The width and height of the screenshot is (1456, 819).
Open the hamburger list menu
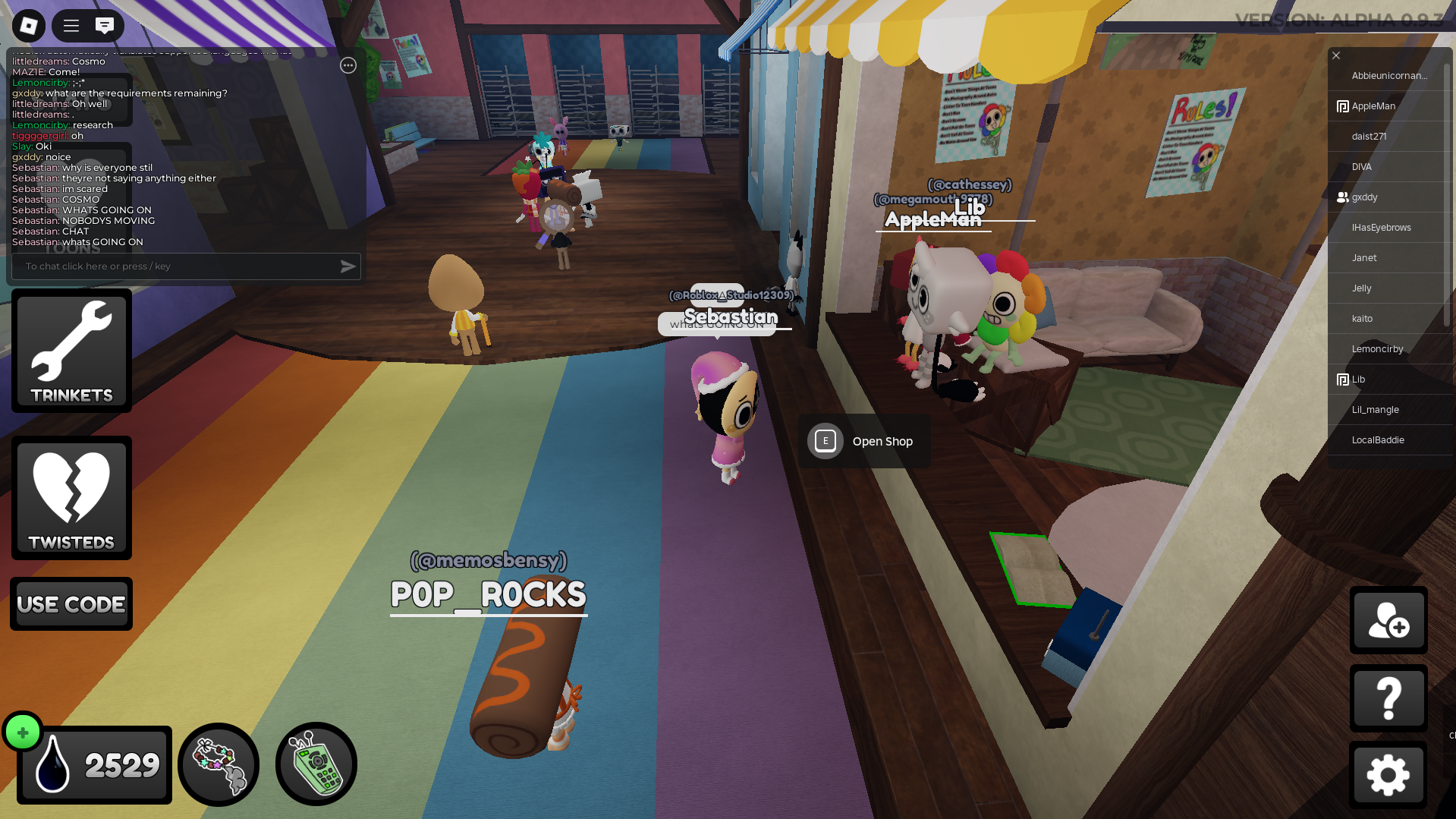(71, 26)
